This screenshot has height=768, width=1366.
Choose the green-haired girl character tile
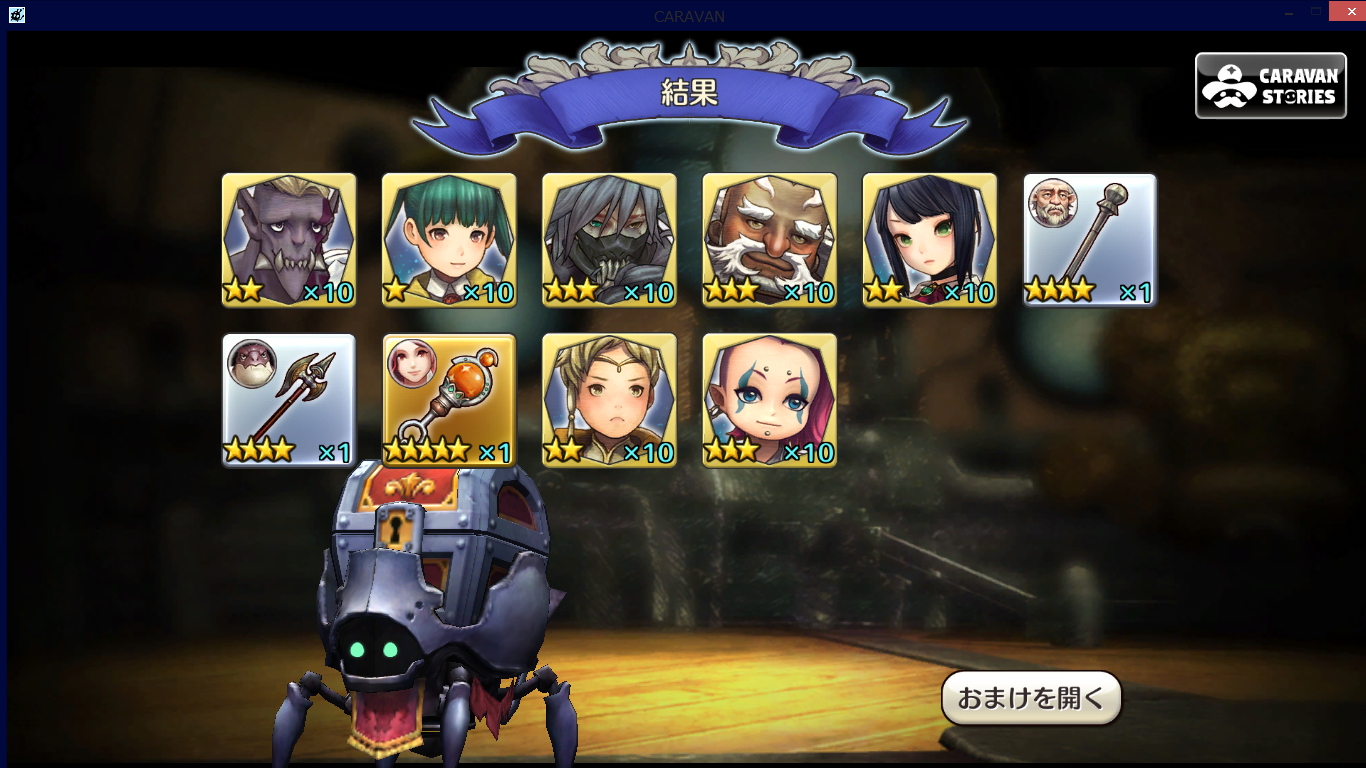(449, 240)
